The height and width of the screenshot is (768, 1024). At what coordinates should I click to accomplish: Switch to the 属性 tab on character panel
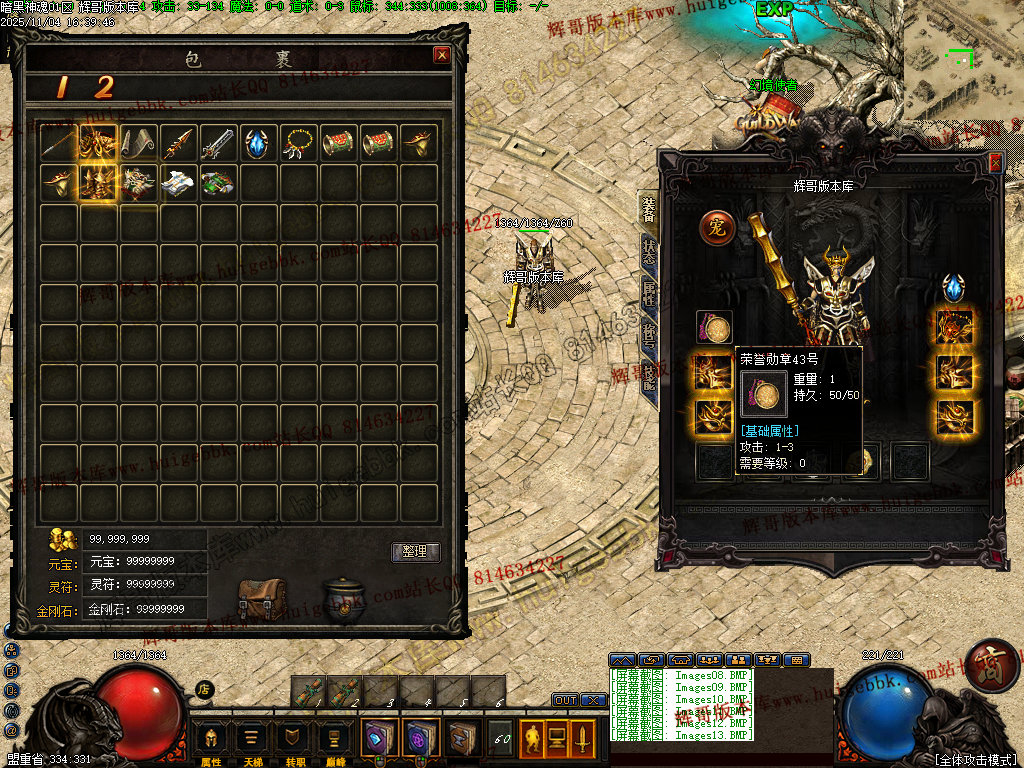coord(649,293)
